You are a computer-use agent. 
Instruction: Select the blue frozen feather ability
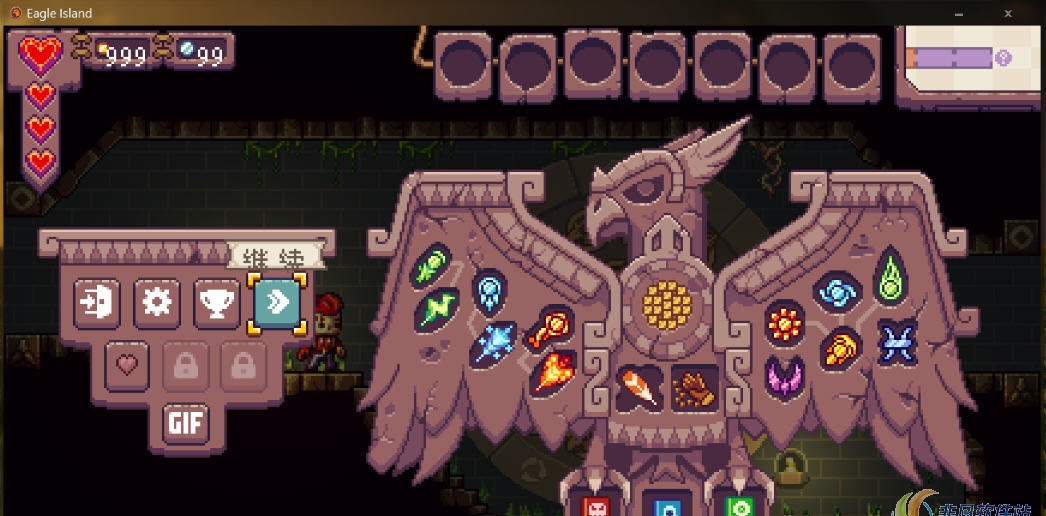[490, 291]
